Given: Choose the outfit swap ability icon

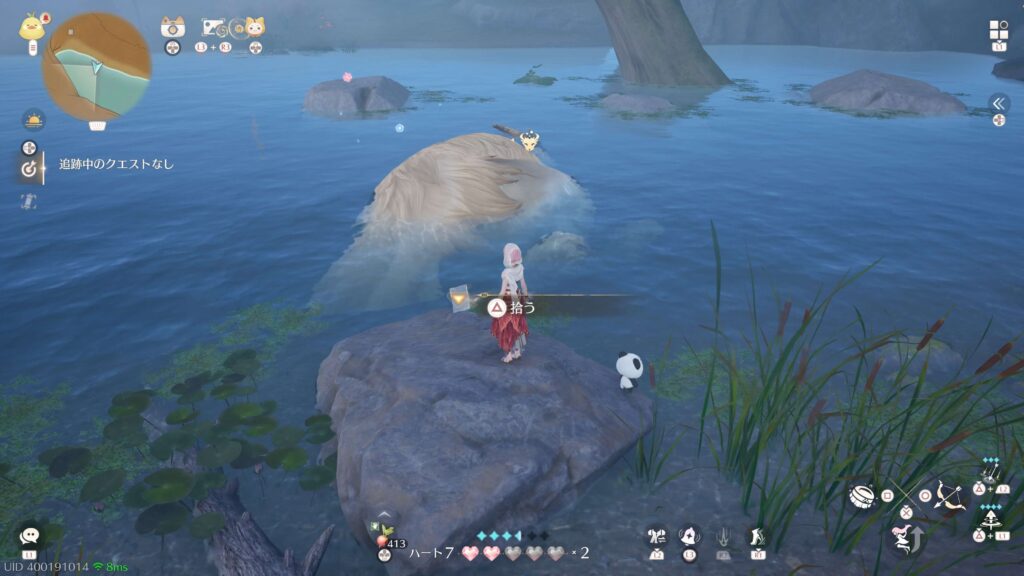Looking at the screenshot, I should point(656,536).
